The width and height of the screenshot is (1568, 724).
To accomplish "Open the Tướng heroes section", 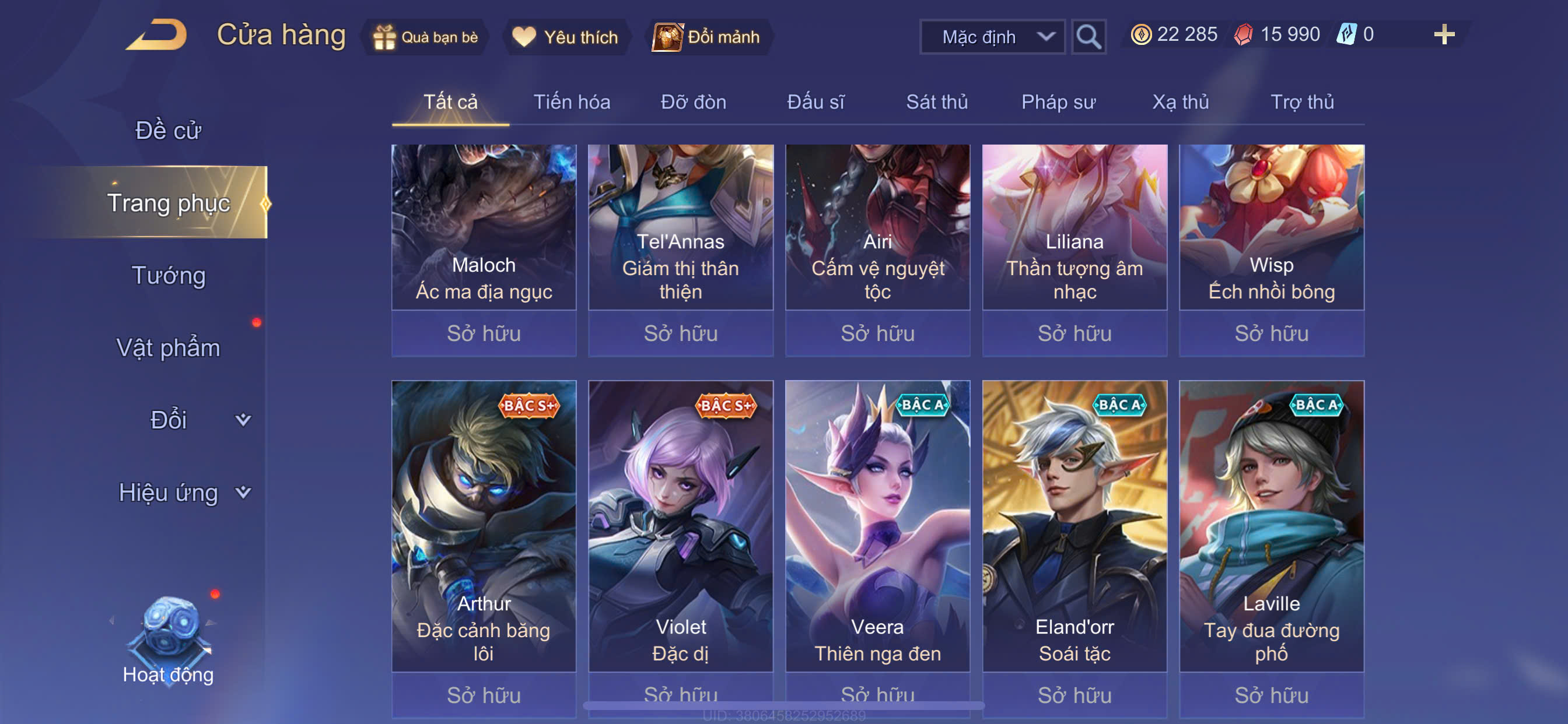I will pyautogui.click(x=169, y=276).
